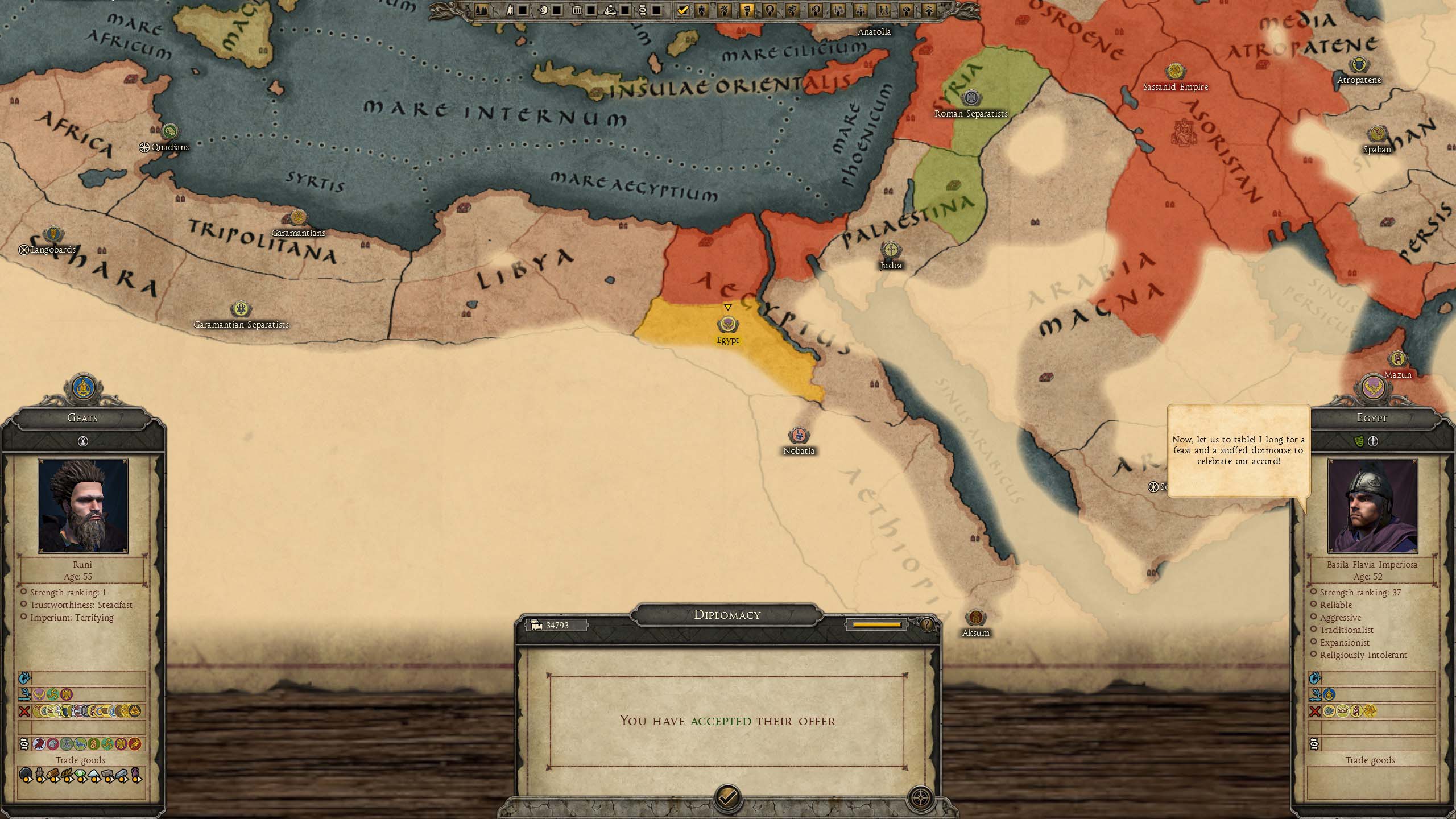The height and width of the screenshot is (819, 1456).
Task: Choose the Roman Separatists faction marker
Action: (x=971, y=98)
